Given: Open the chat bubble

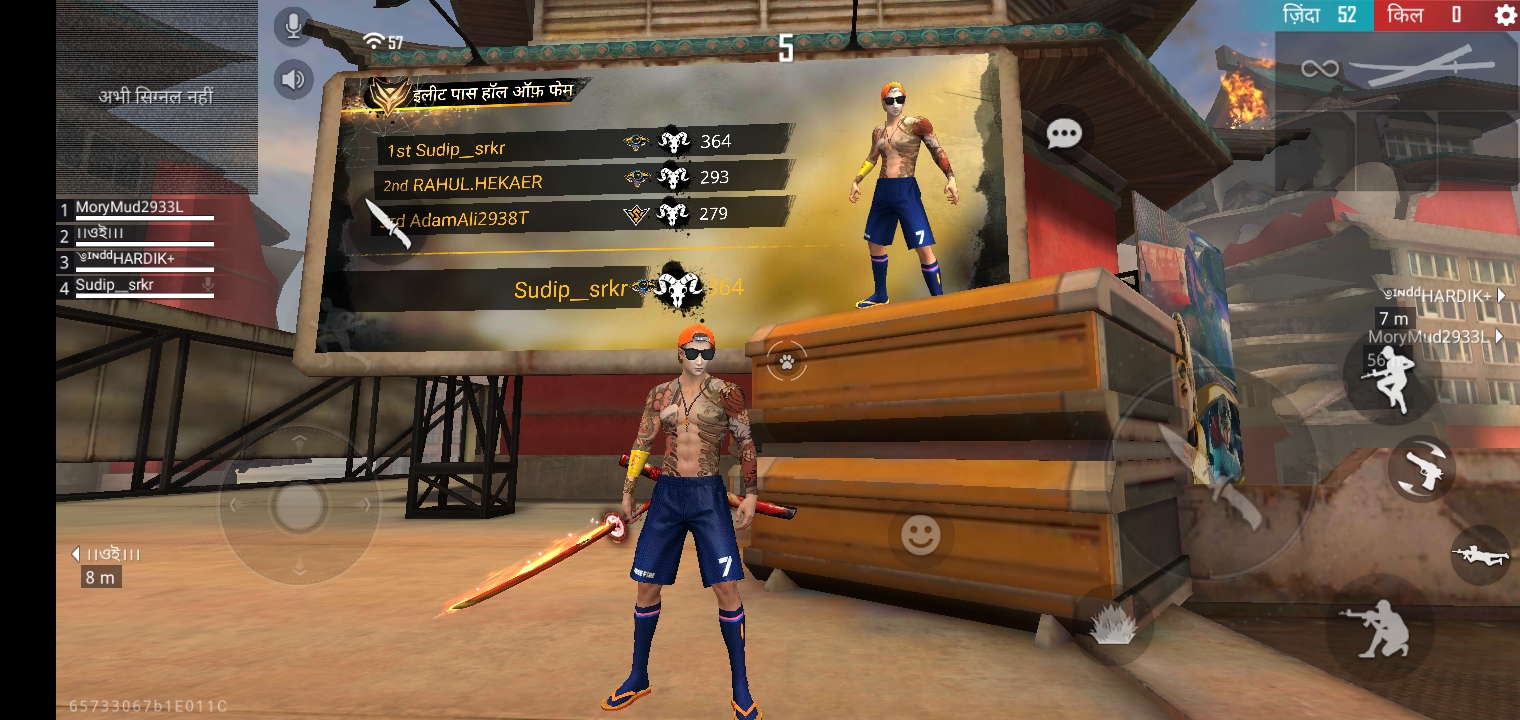Looking at the screenshot, I should [x=1064, y=134].
